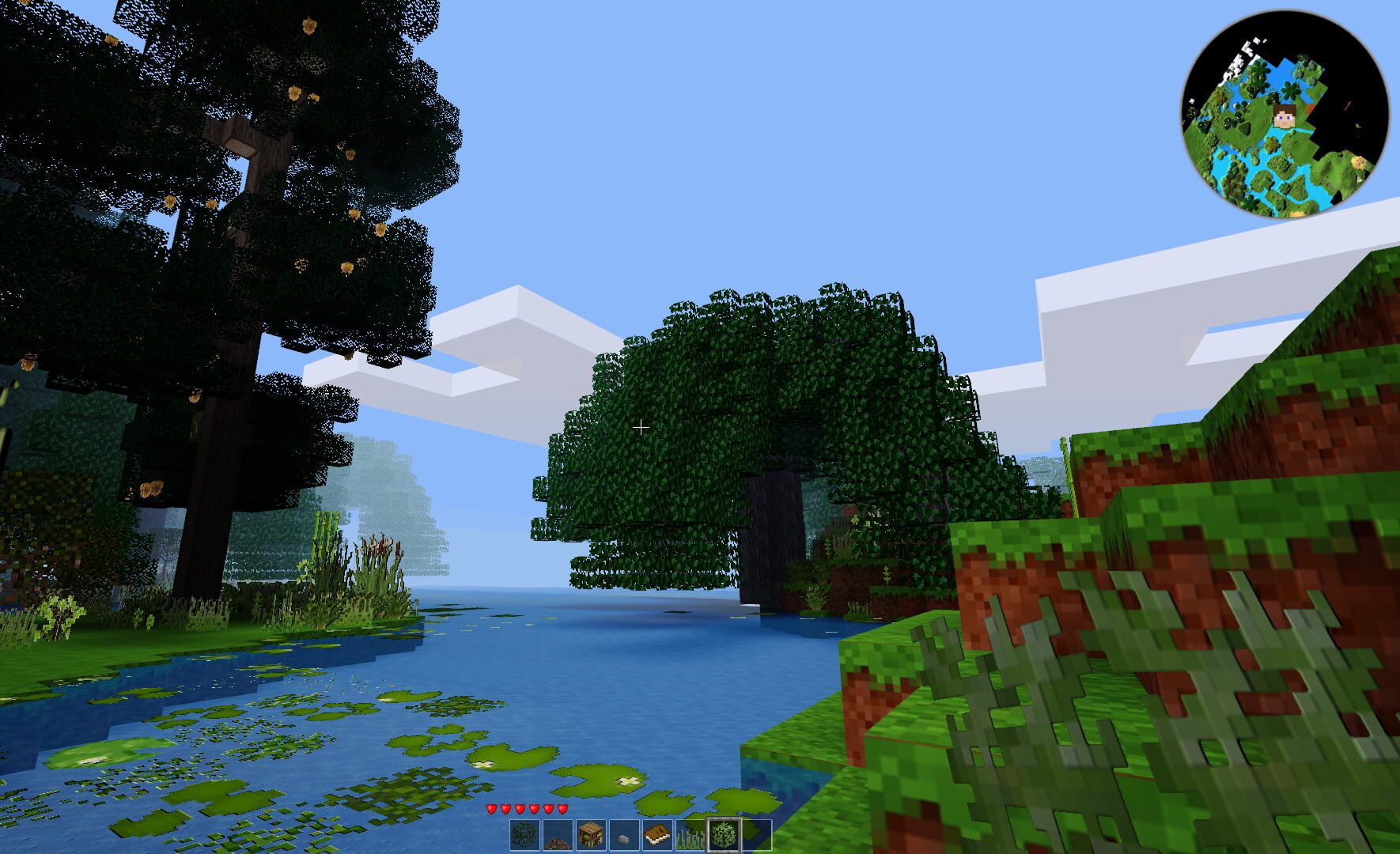The height and width of the screenshot is (854, 1400).
Task: Select the tall grass item in the hotbar
Action: coord(690,836)
